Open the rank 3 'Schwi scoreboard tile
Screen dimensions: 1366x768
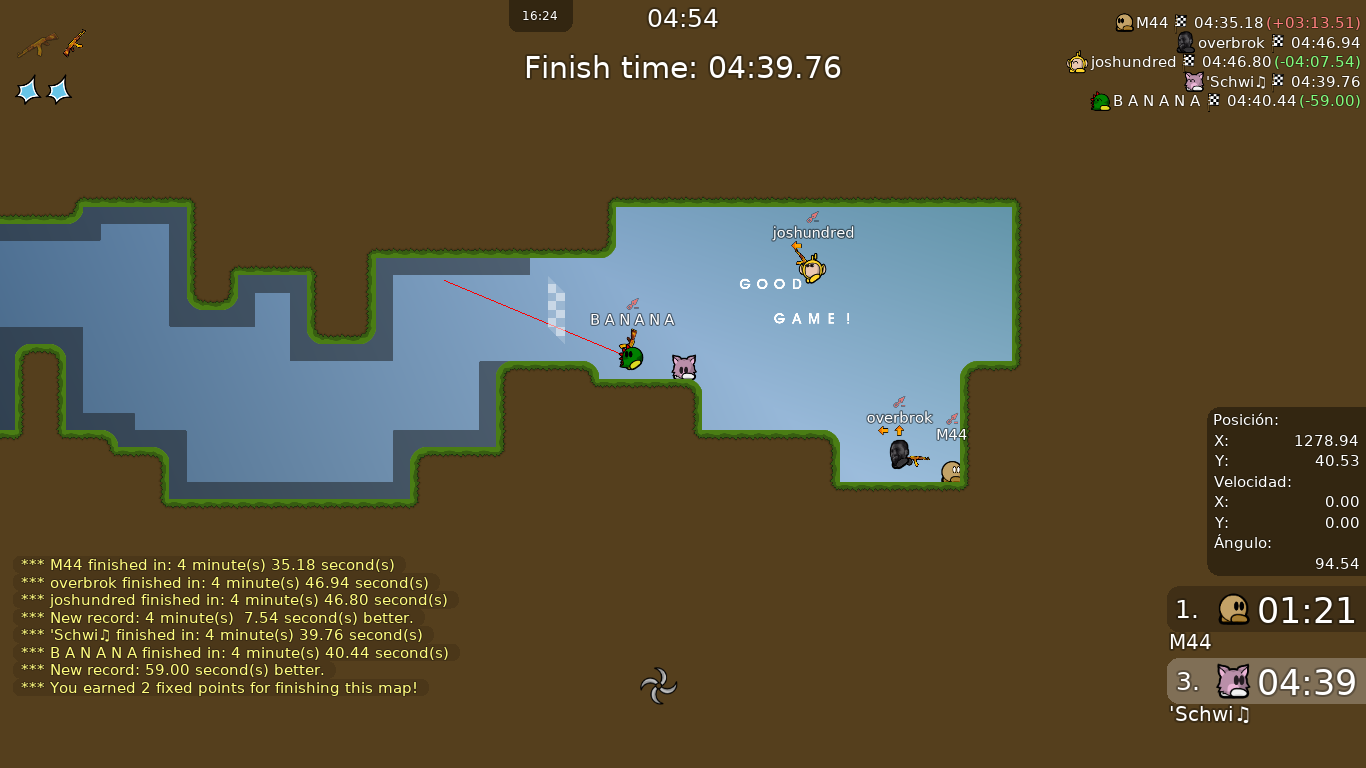coord(1266,682)
